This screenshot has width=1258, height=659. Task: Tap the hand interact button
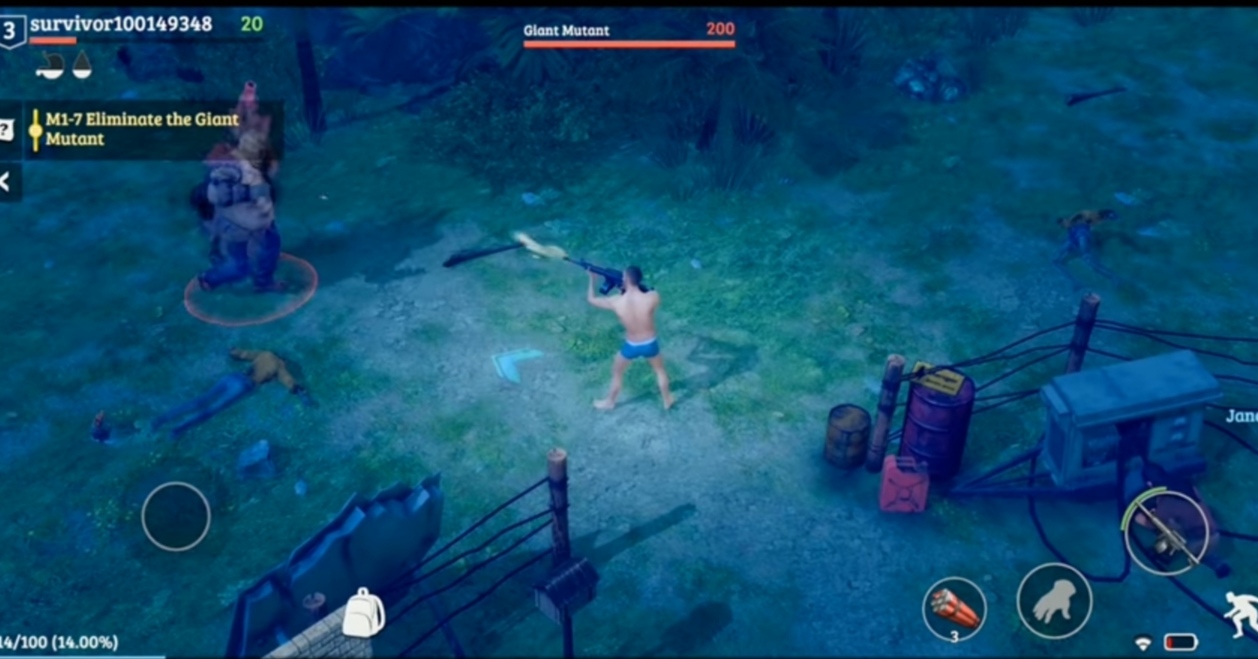click(x=1053, y=600)
